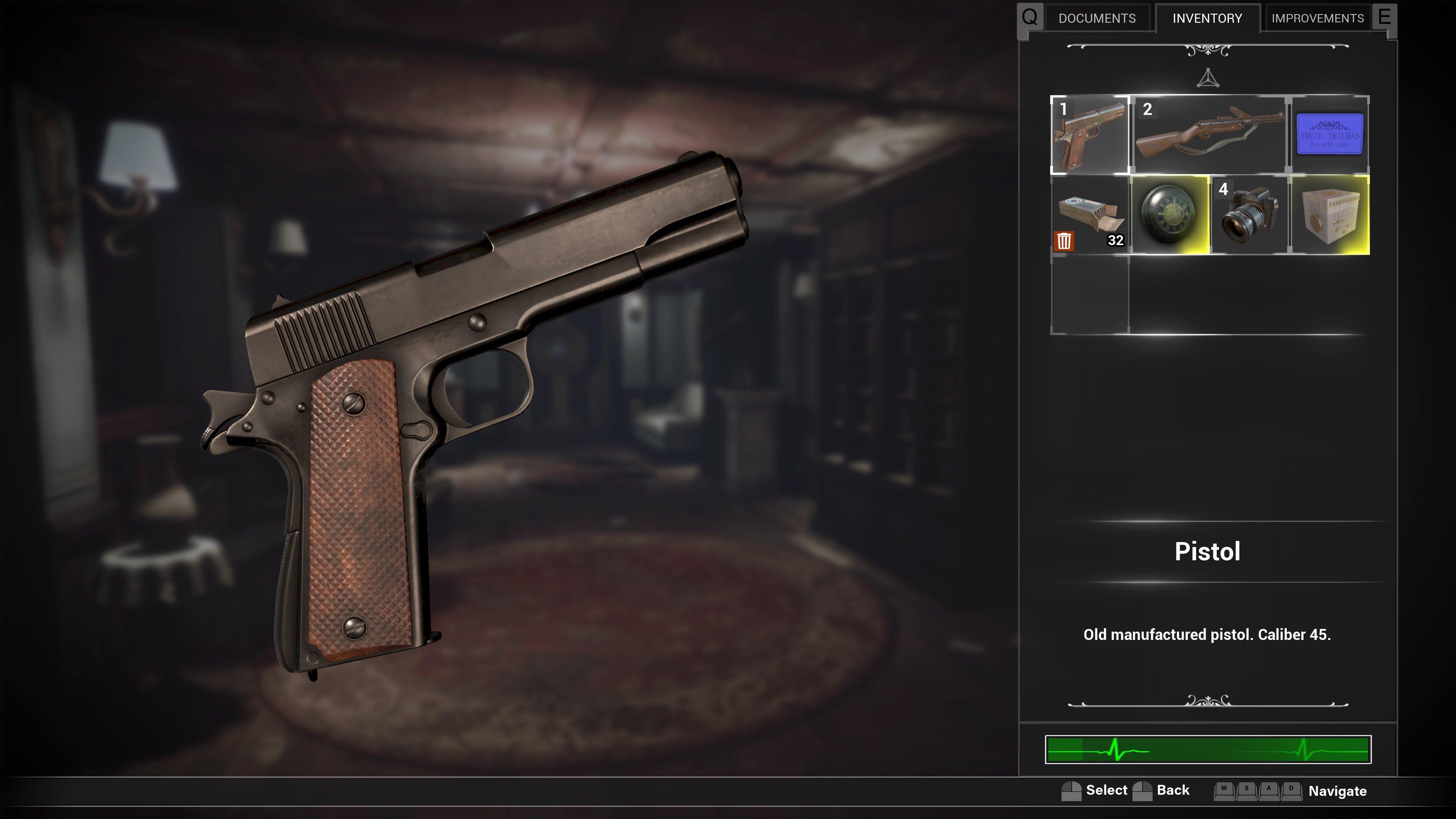Toggle selection of the equipped Pistol slot

click(x=1091, y=136)
